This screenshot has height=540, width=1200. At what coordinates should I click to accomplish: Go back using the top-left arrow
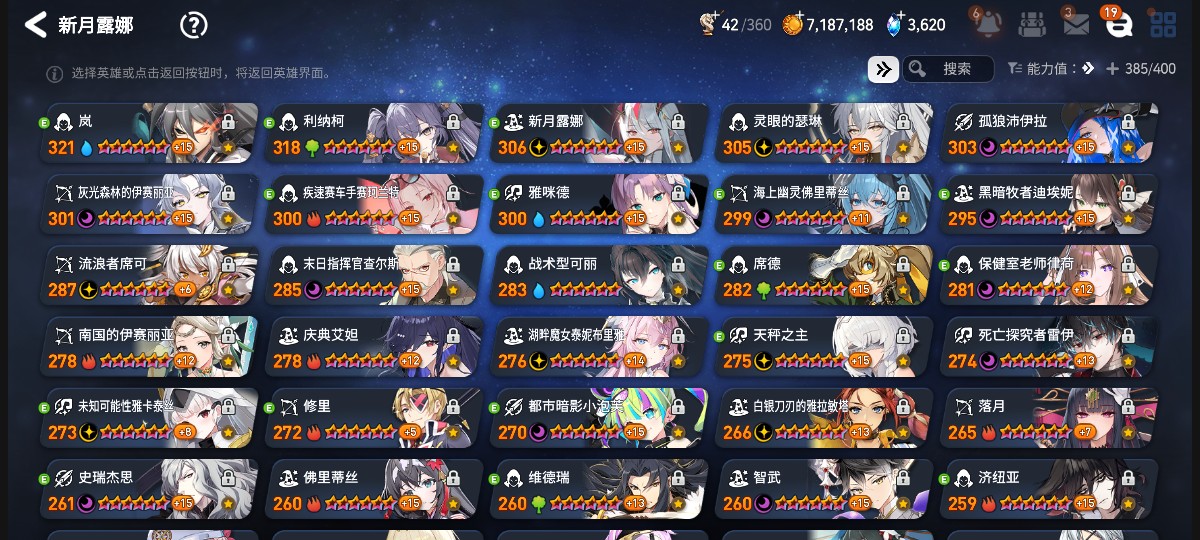tap(36, 25)
